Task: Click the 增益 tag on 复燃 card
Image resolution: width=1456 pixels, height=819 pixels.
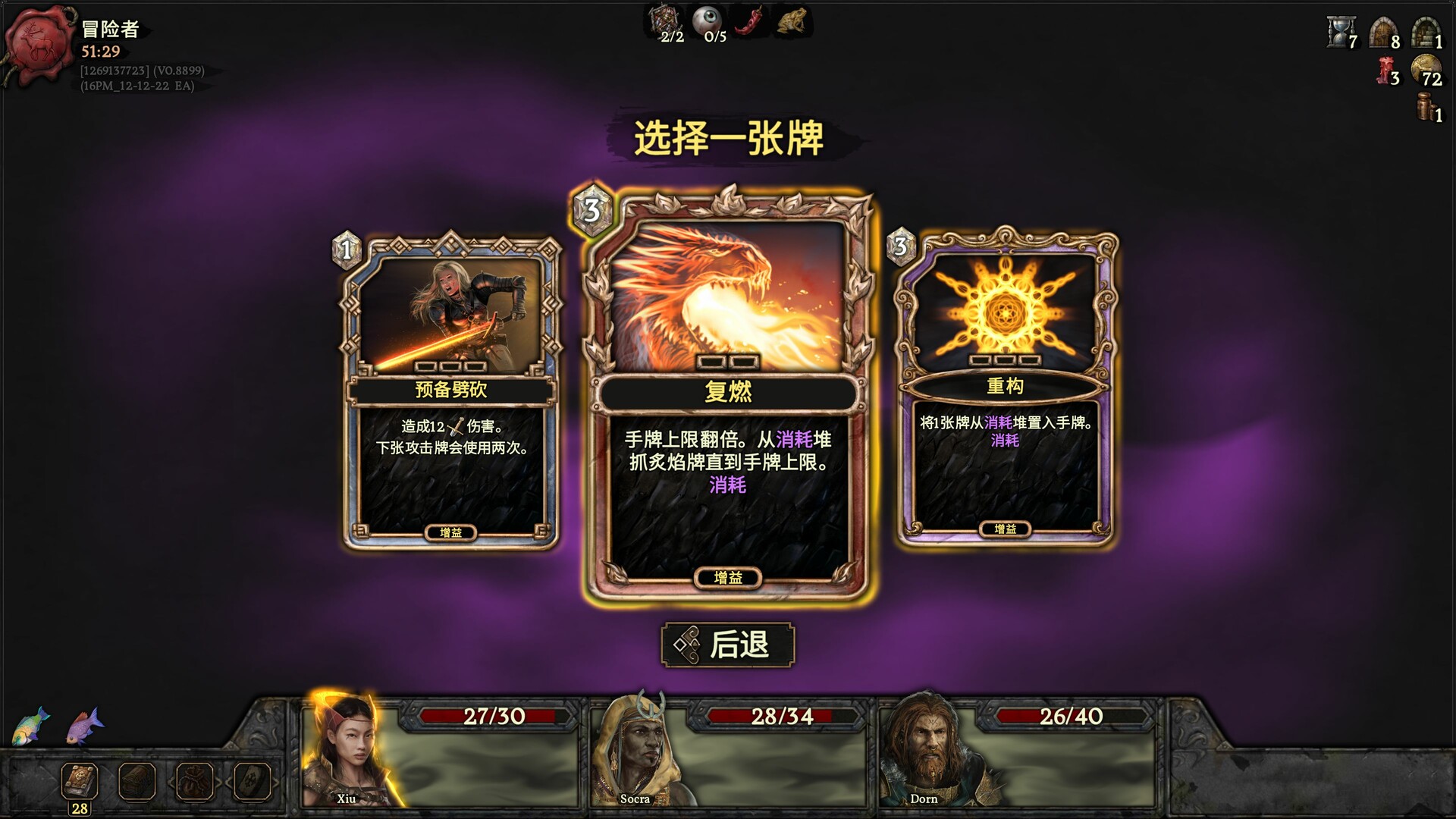Action: 728,577
